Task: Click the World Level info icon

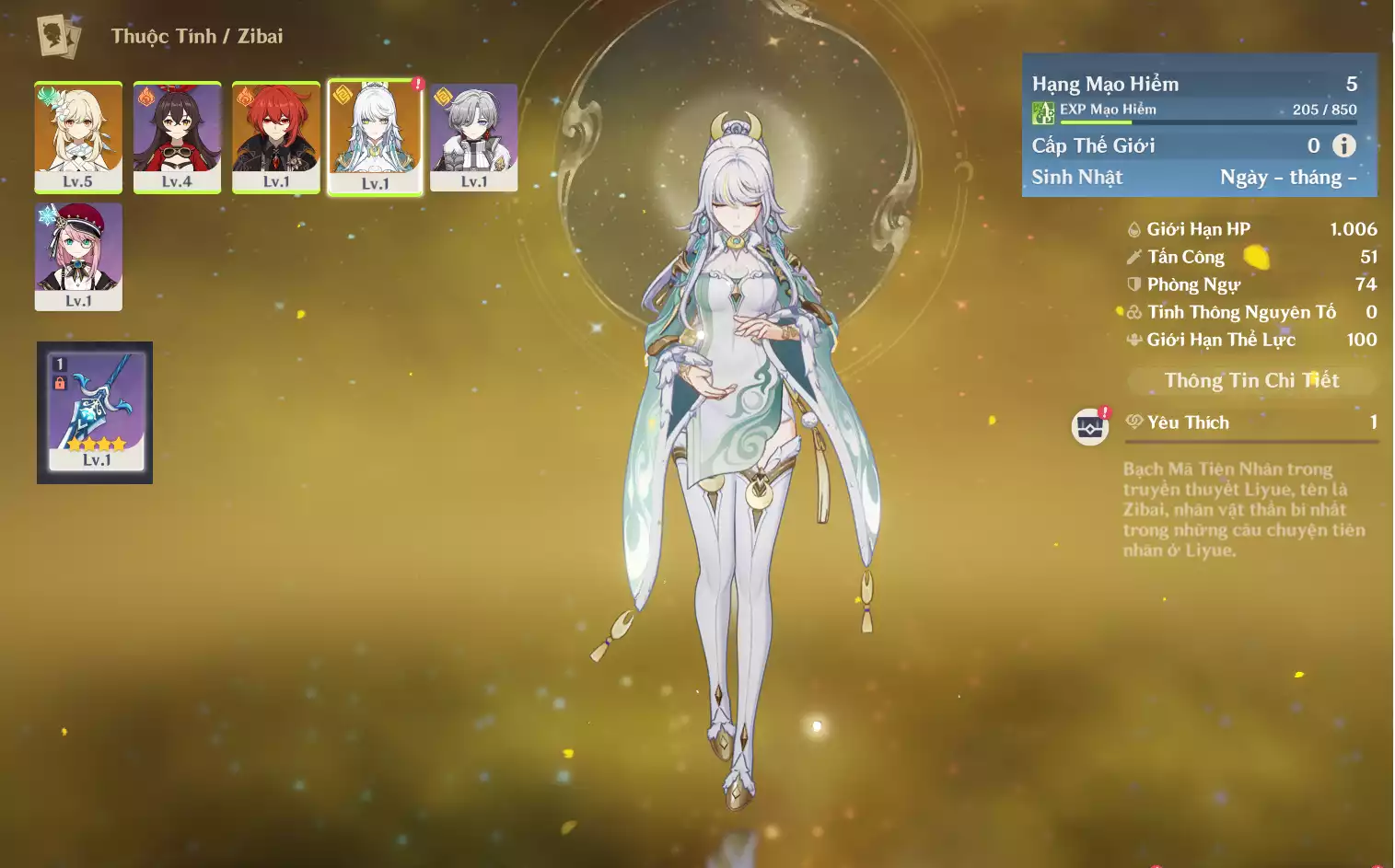Action: click(x=1343, y=145)
